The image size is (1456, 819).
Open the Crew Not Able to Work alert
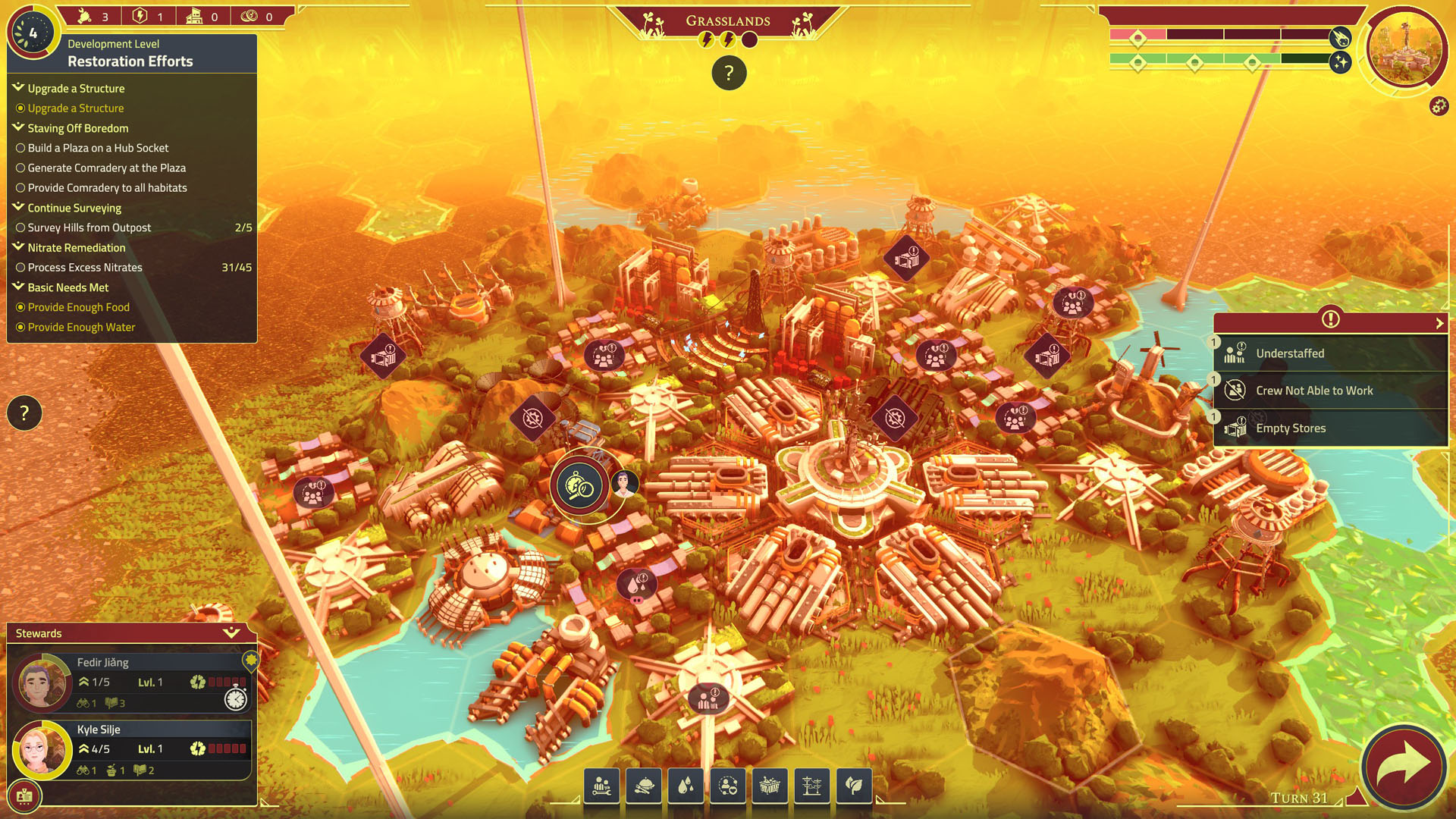pos(1329,391)
